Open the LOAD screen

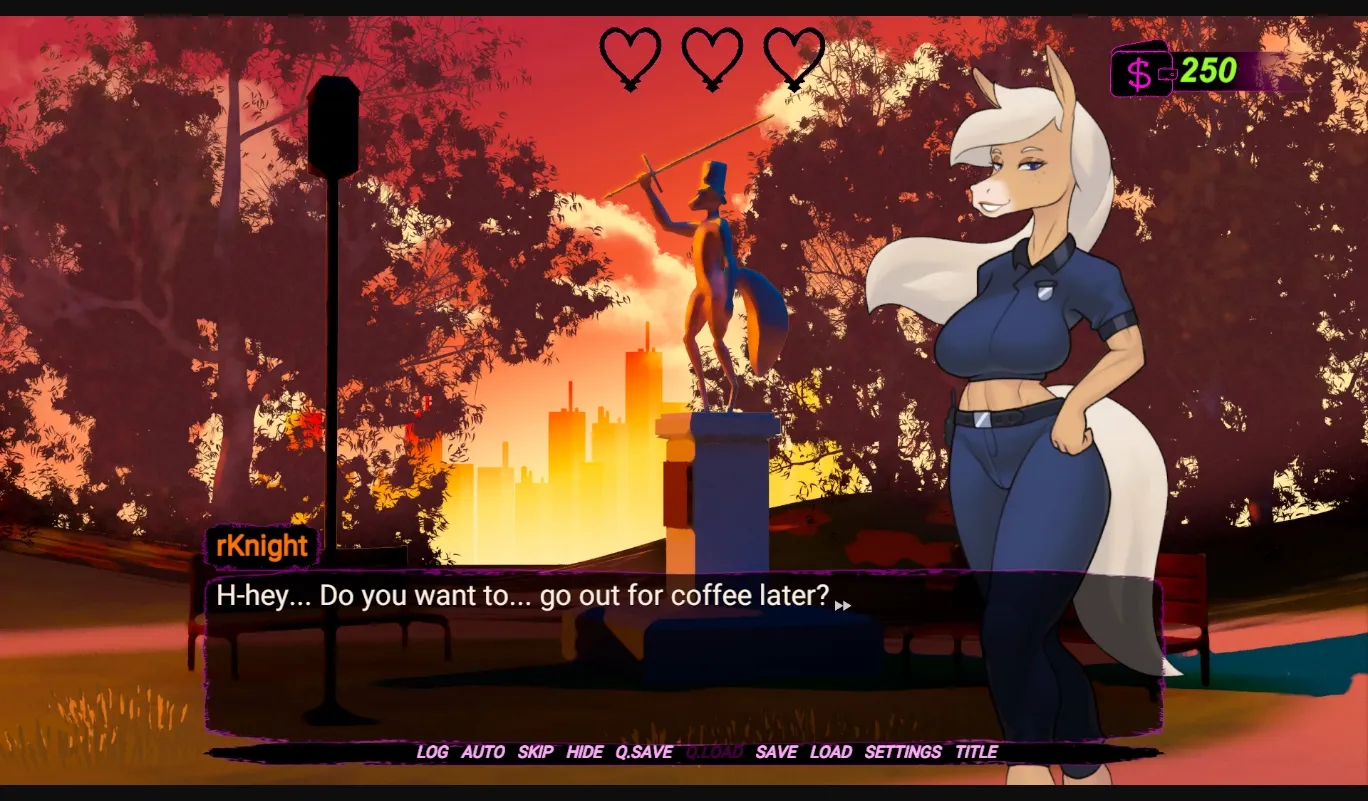(x=832, y=752)
